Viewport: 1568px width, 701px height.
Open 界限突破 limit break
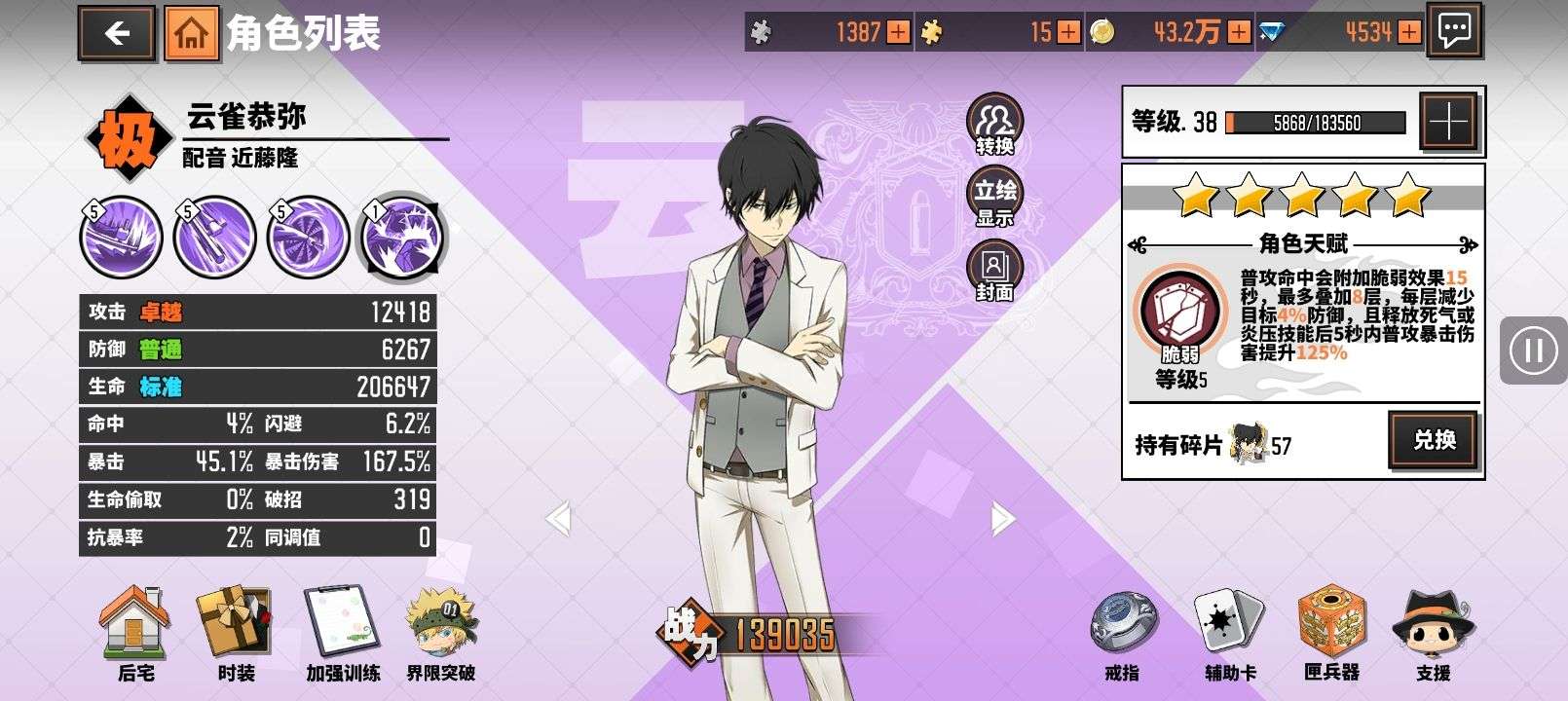click(441, 633)
